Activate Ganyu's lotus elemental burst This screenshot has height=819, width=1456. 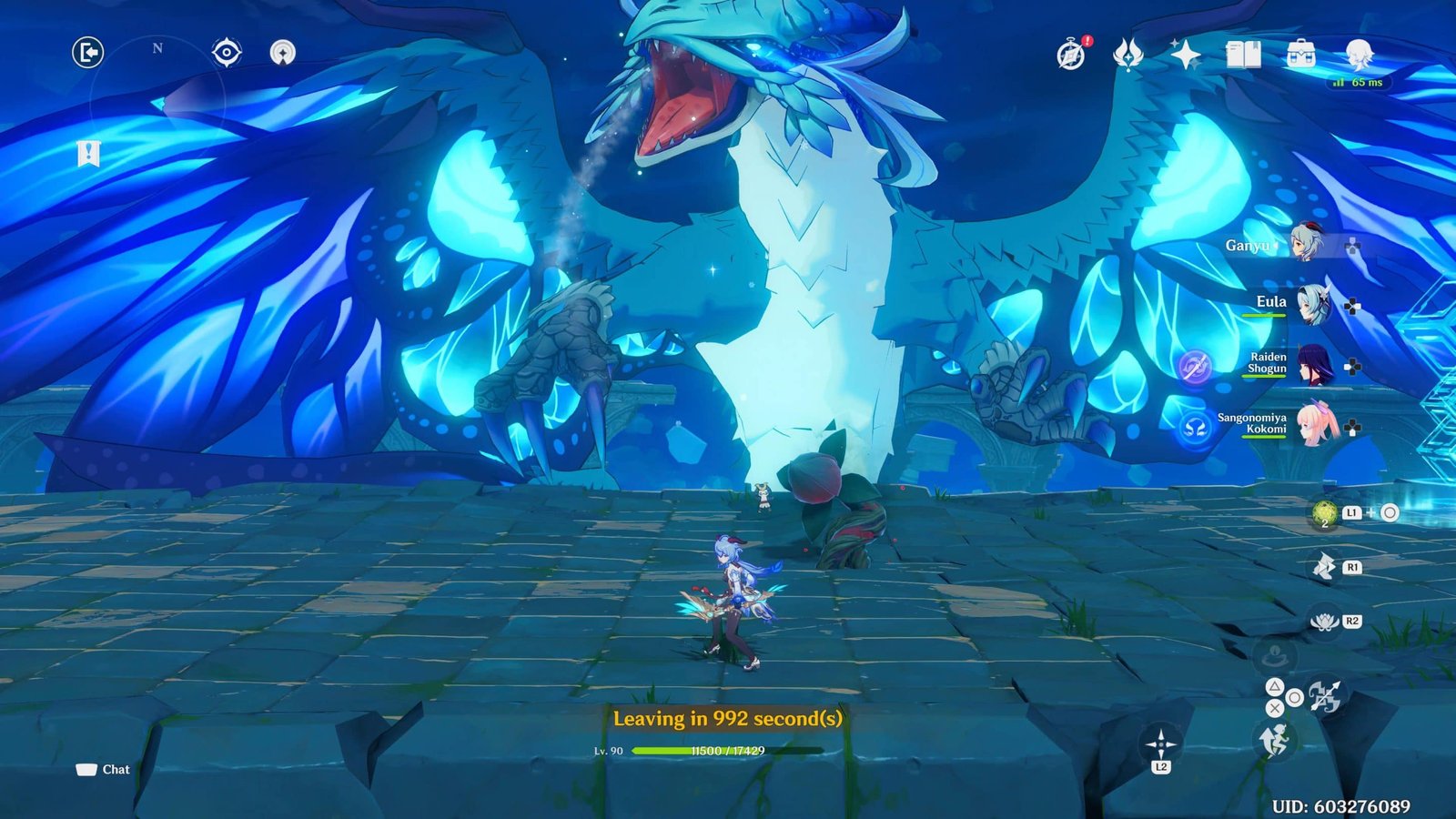[1322, 622]
